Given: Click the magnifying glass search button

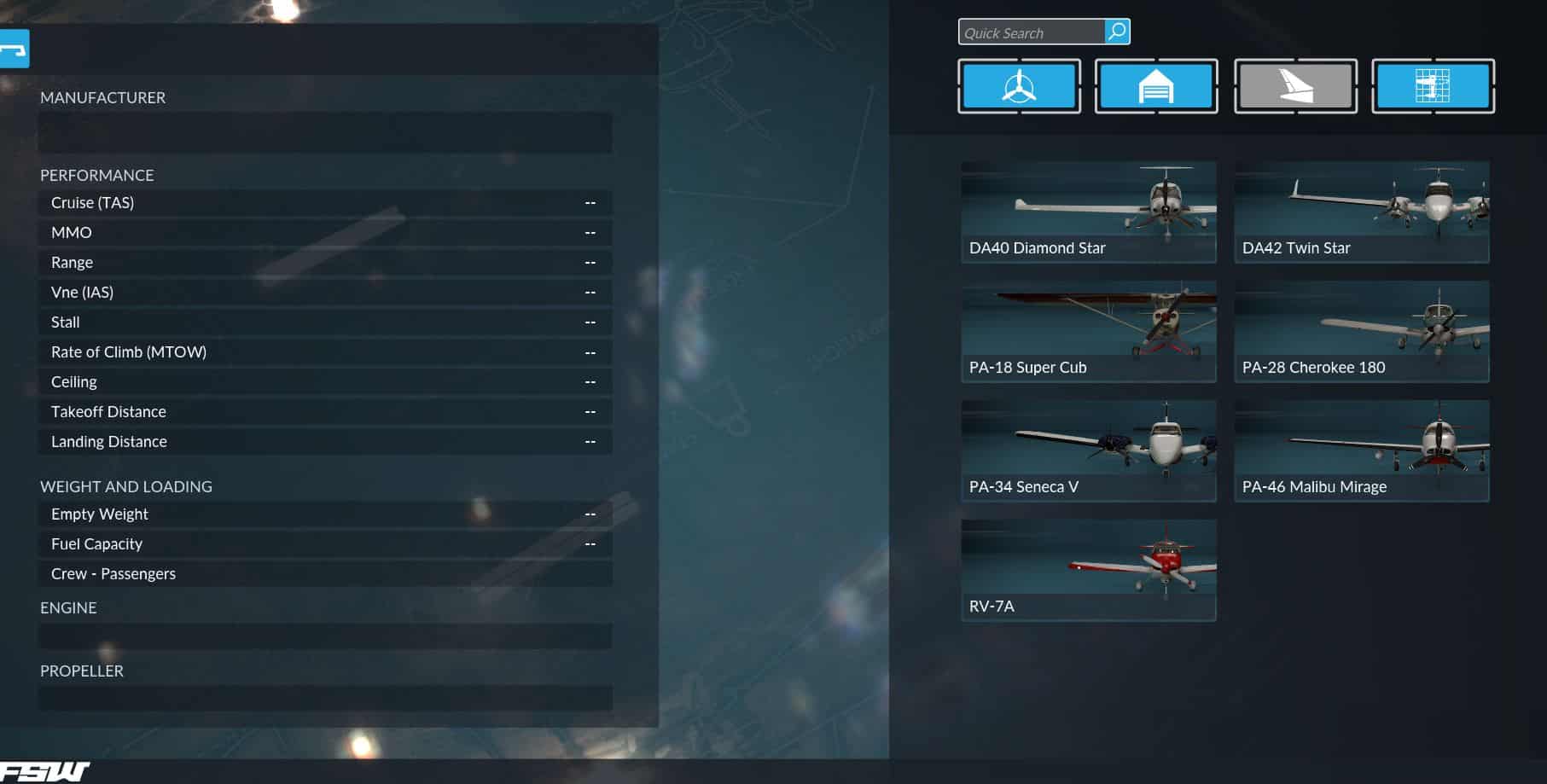Looking at the screenshot, I should click(x=1117, y=32).
